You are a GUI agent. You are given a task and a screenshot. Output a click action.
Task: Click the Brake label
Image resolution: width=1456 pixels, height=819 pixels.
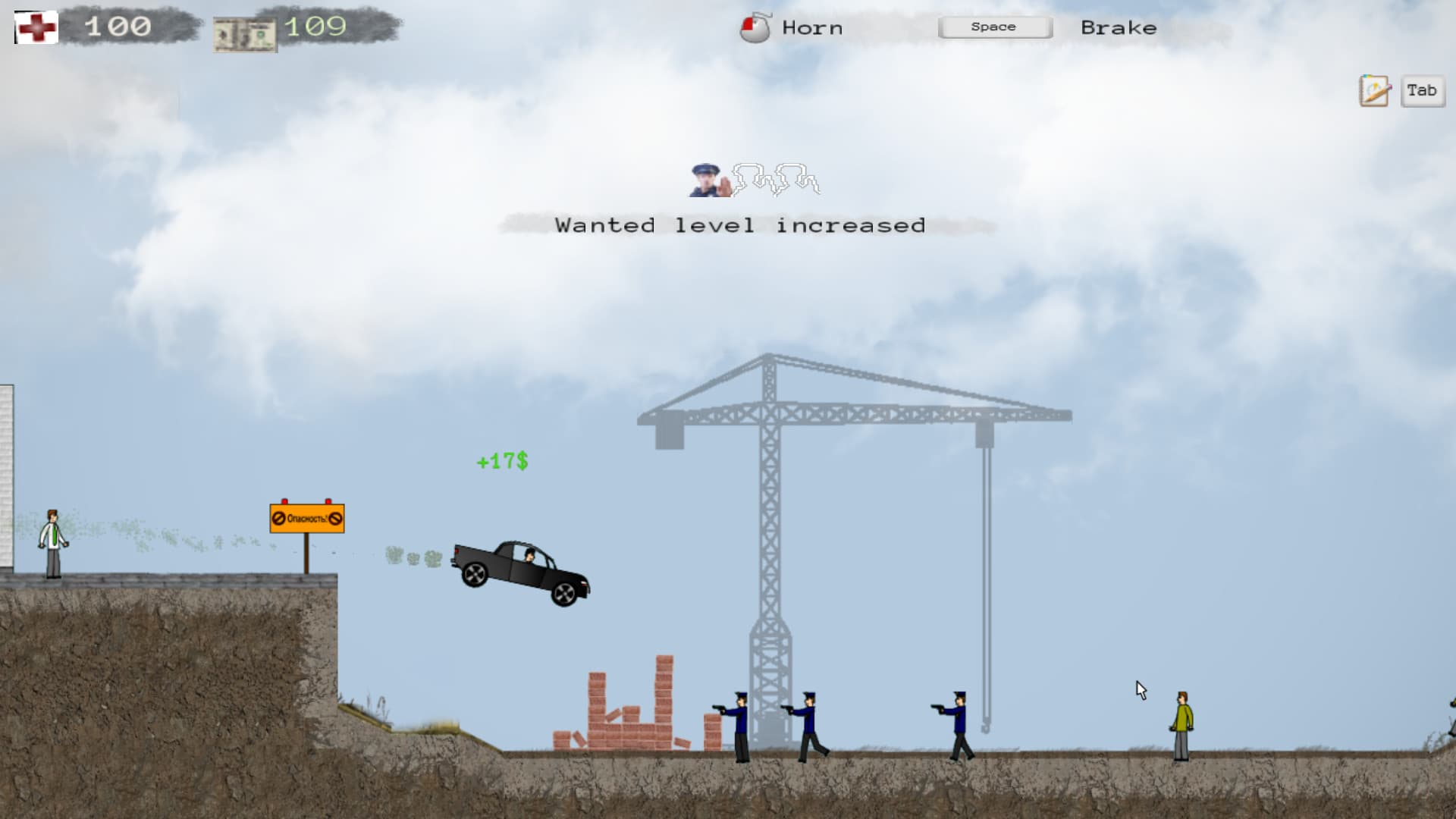pyautogui.click(x=1119, y=27)
